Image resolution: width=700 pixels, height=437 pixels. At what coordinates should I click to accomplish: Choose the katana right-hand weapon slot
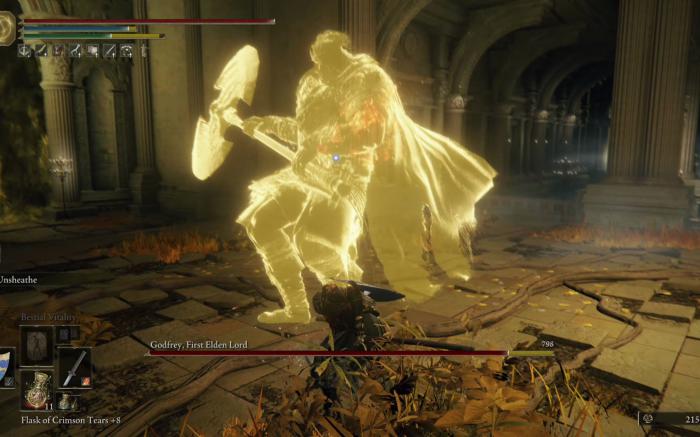tap(74, 367)
